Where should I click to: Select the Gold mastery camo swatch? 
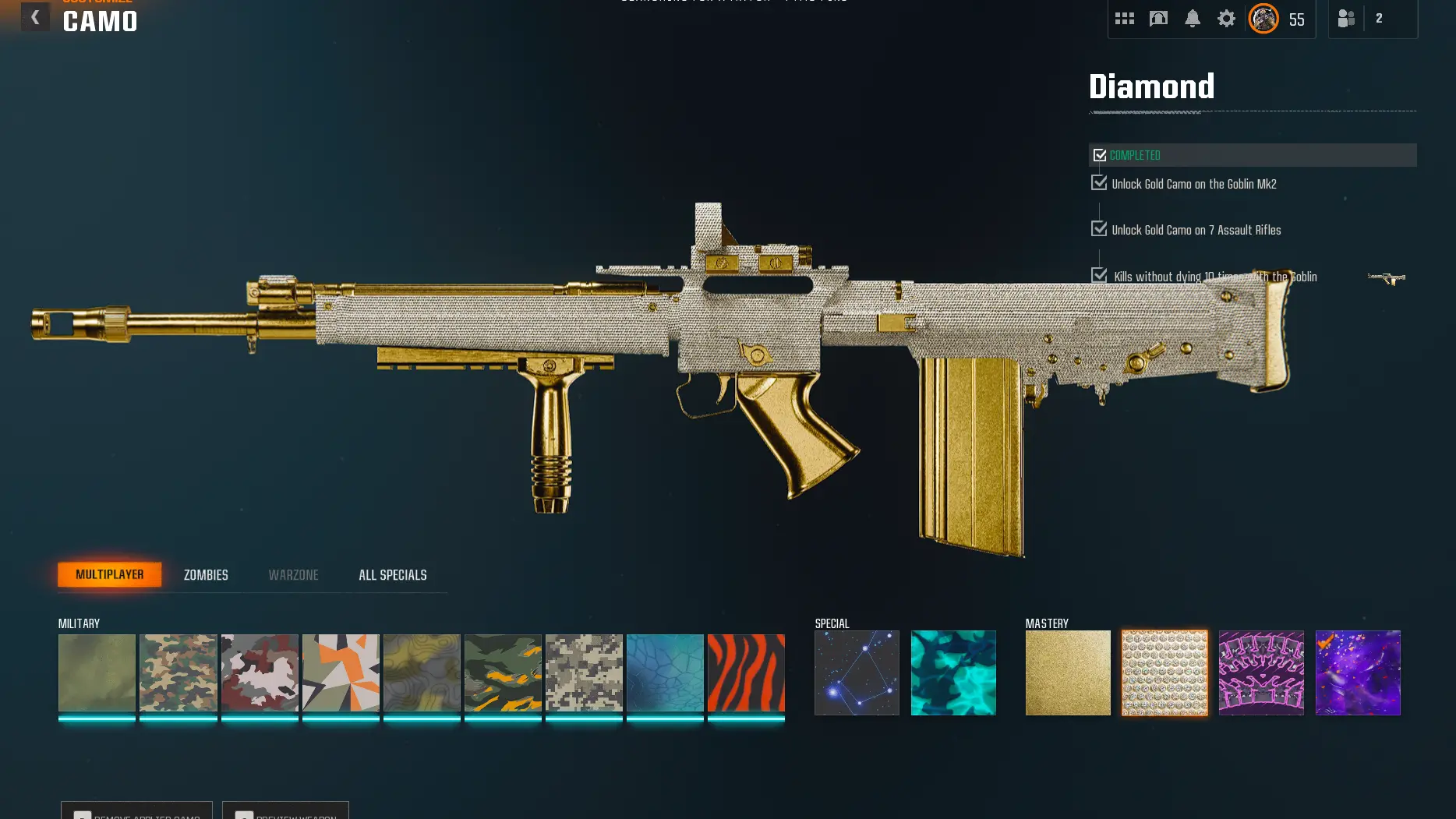pyautogui.click(x=1068, y=672)
